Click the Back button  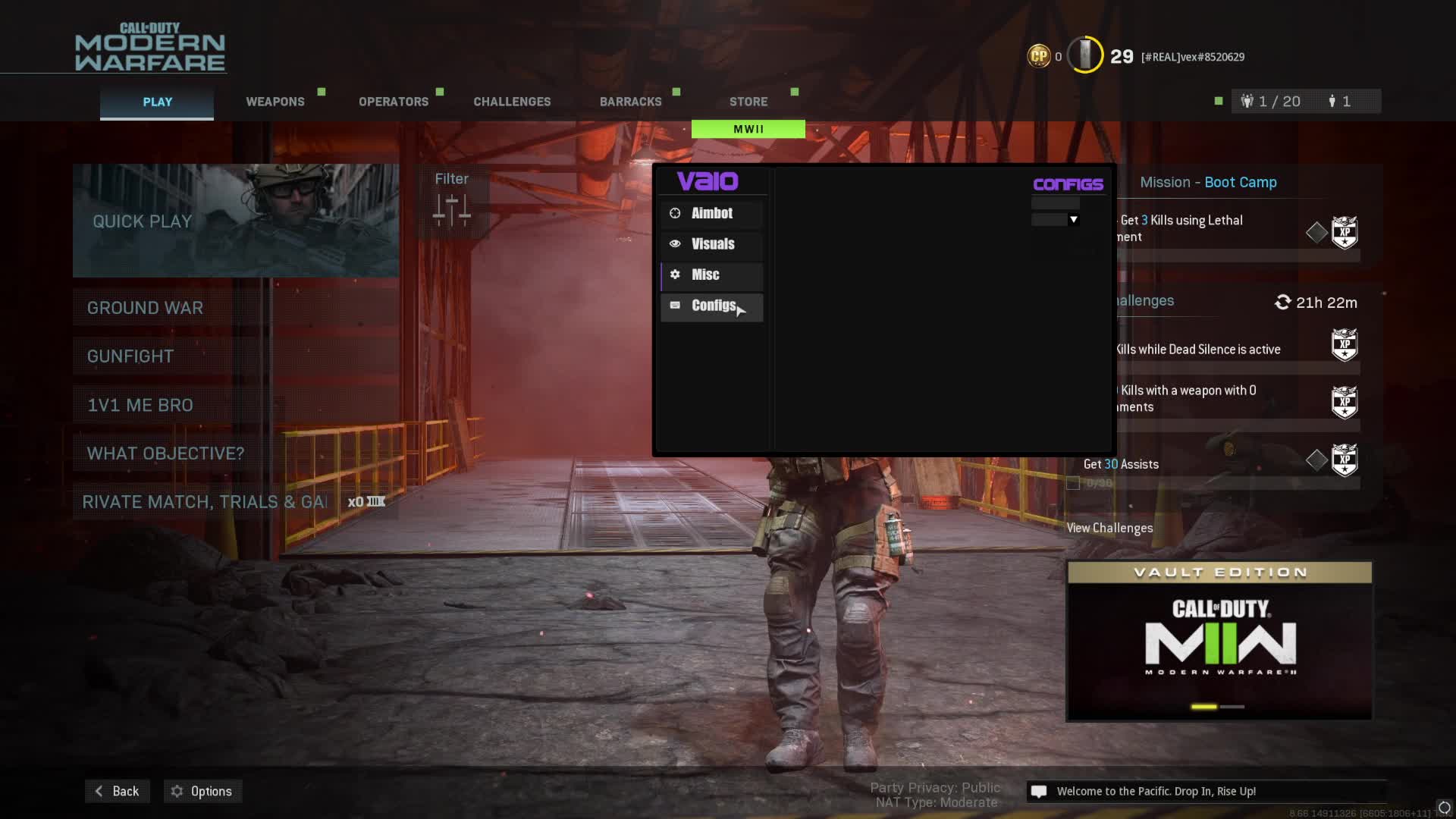tap(117, 791)
